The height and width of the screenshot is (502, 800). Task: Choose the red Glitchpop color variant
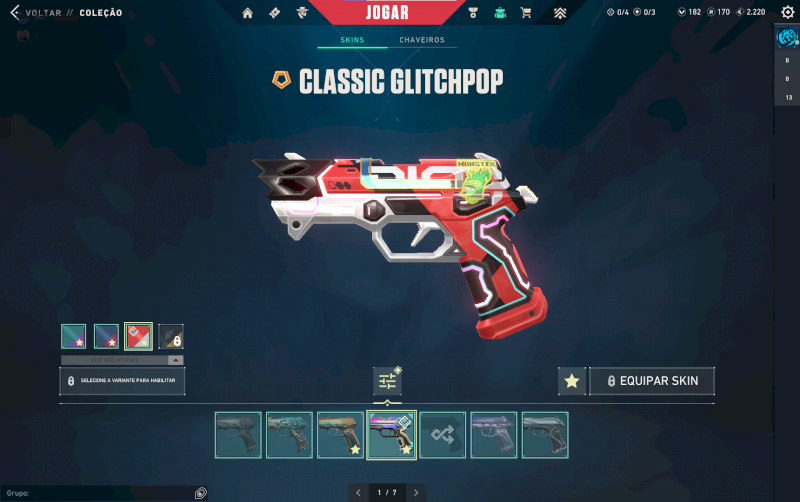click(x=138, y=336)
